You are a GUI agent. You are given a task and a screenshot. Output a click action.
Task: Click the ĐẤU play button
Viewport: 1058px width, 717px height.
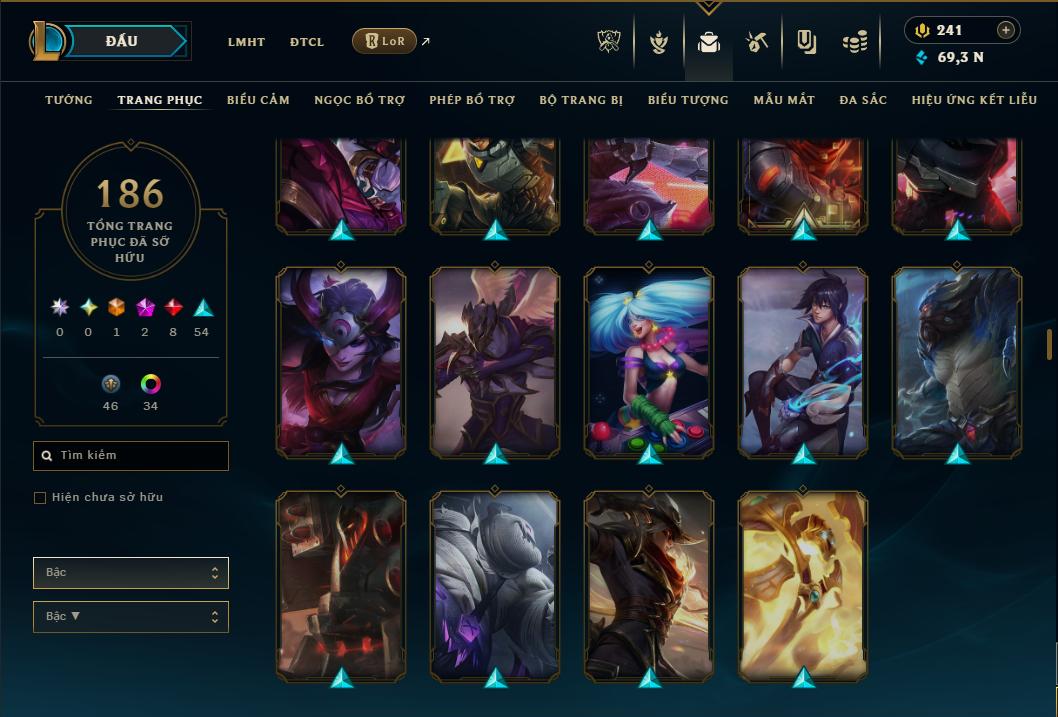click(122, 41)
